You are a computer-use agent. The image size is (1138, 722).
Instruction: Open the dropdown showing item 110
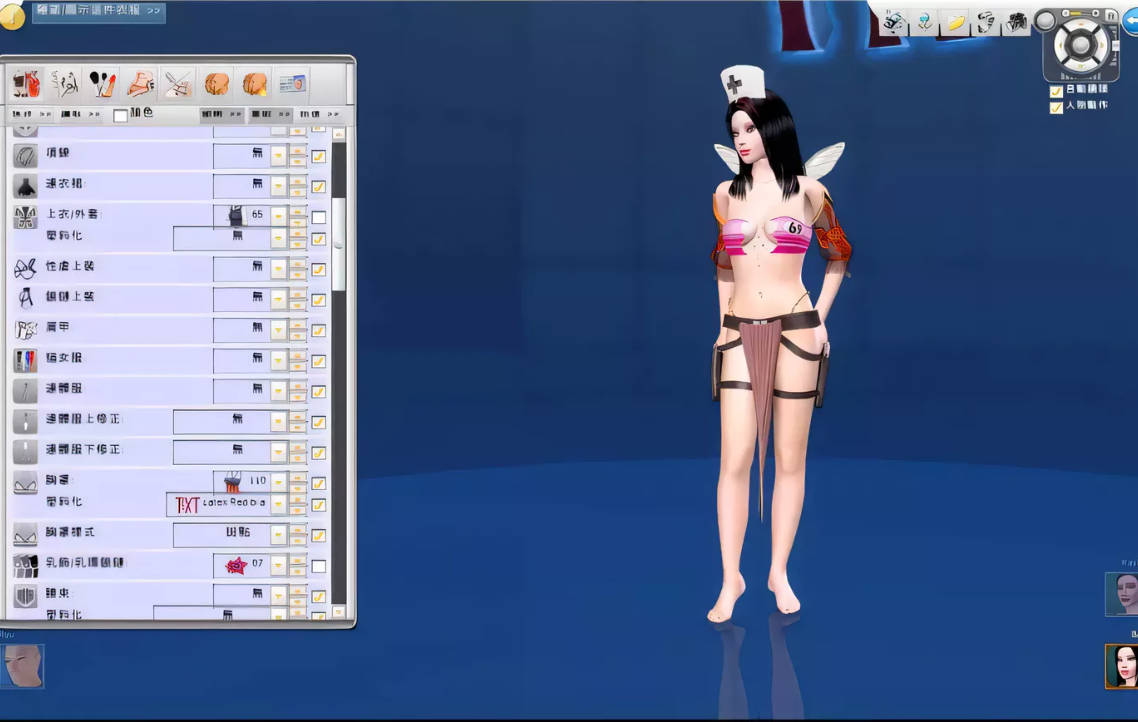[x=278, y=482]
